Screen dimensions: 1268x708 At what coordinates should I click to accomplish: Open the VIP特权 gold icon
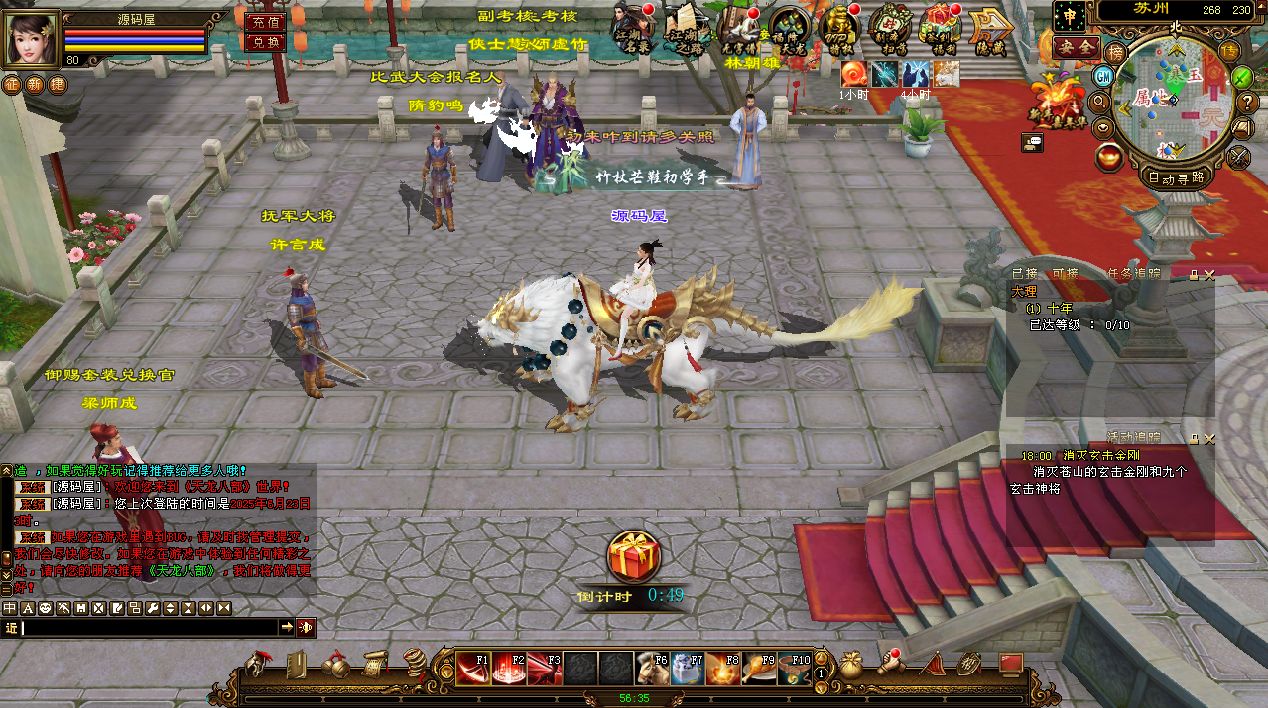coord(838,30)
